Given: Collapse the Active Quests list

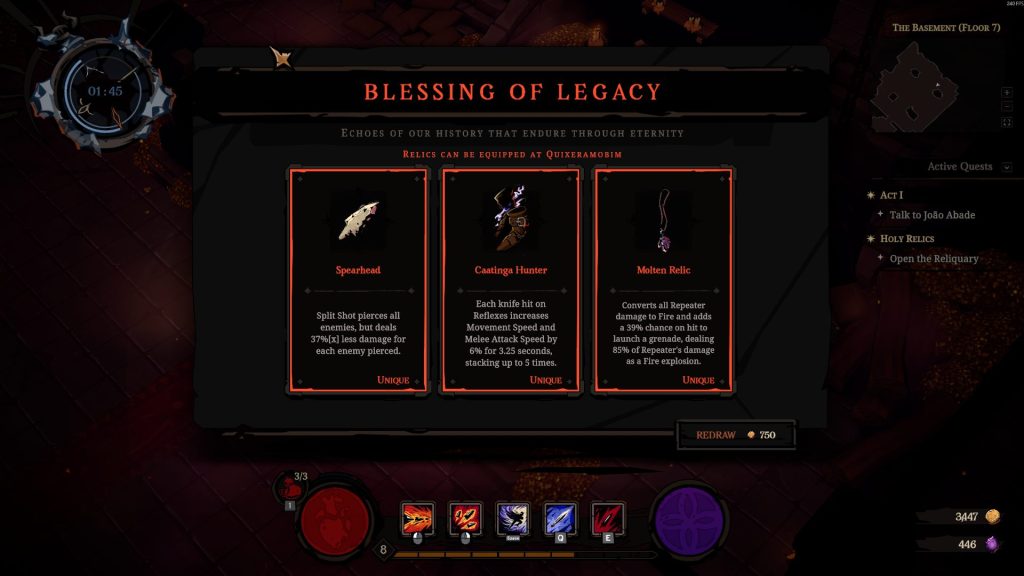Looking at the screenshot, I should coord(1007,167).
